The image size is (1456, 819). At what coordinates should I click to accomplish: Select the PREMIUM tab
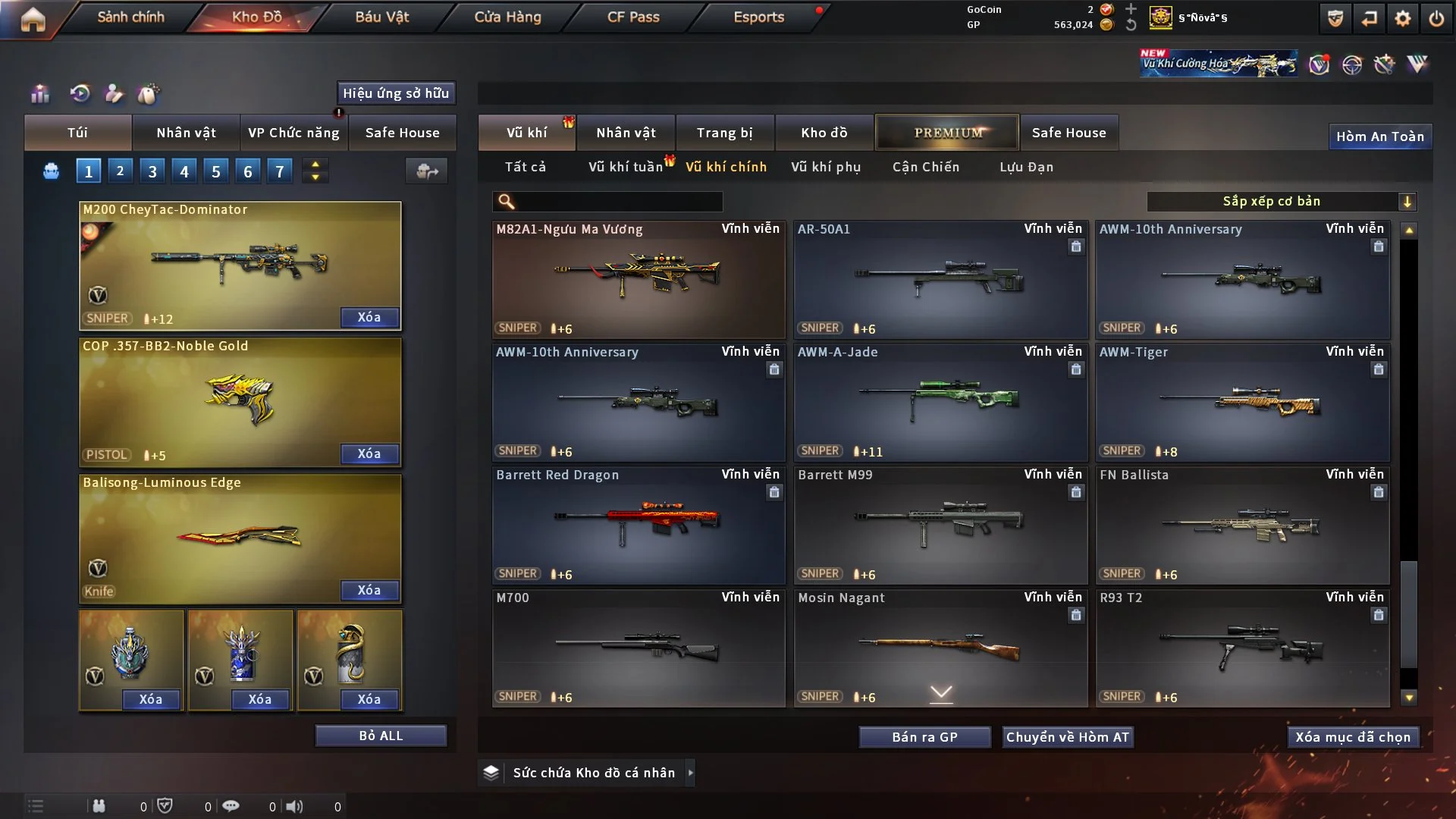pyautogui.click(x=947, y=133)
